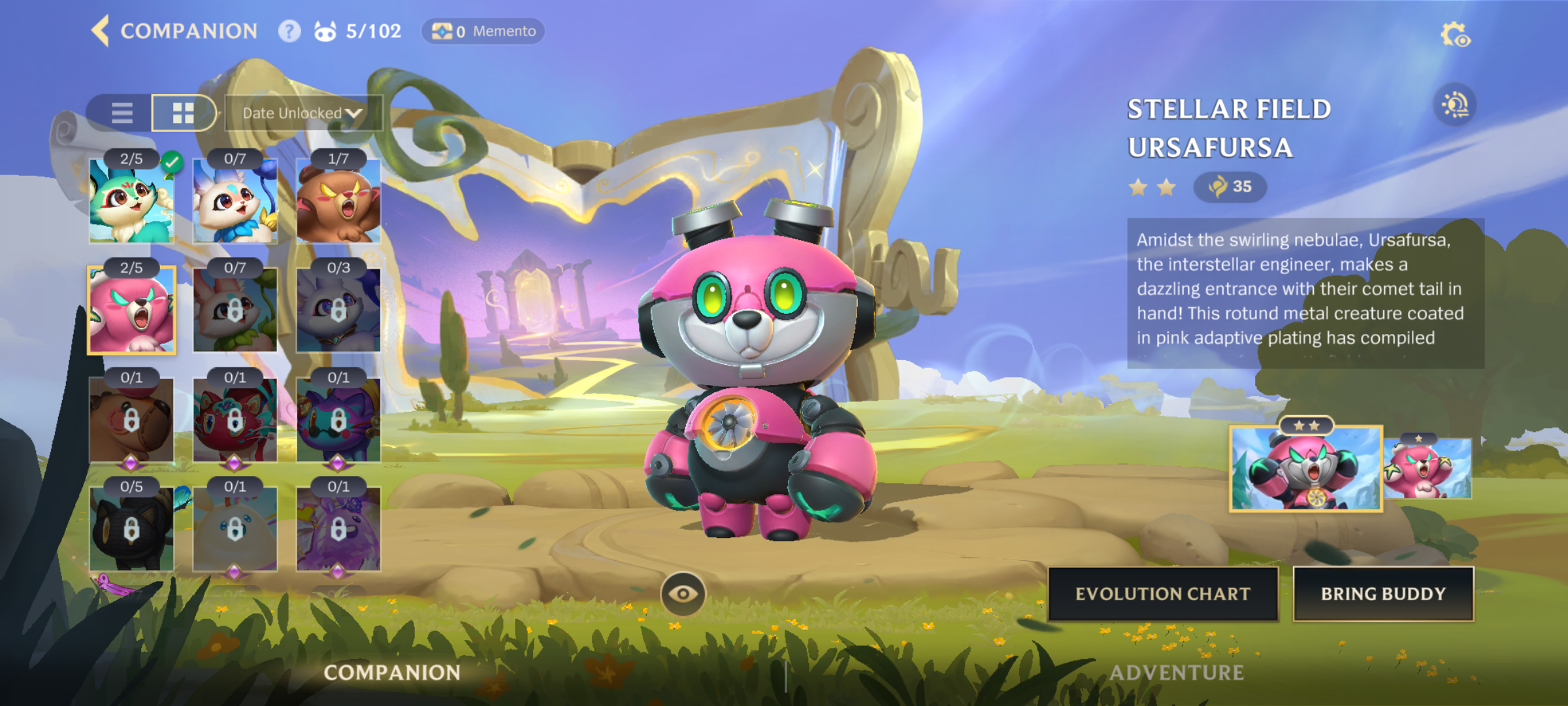Open the Memento currency counter
This screenshot has height=706, width=1568.
pyautogui.click(x=483, y=31)
